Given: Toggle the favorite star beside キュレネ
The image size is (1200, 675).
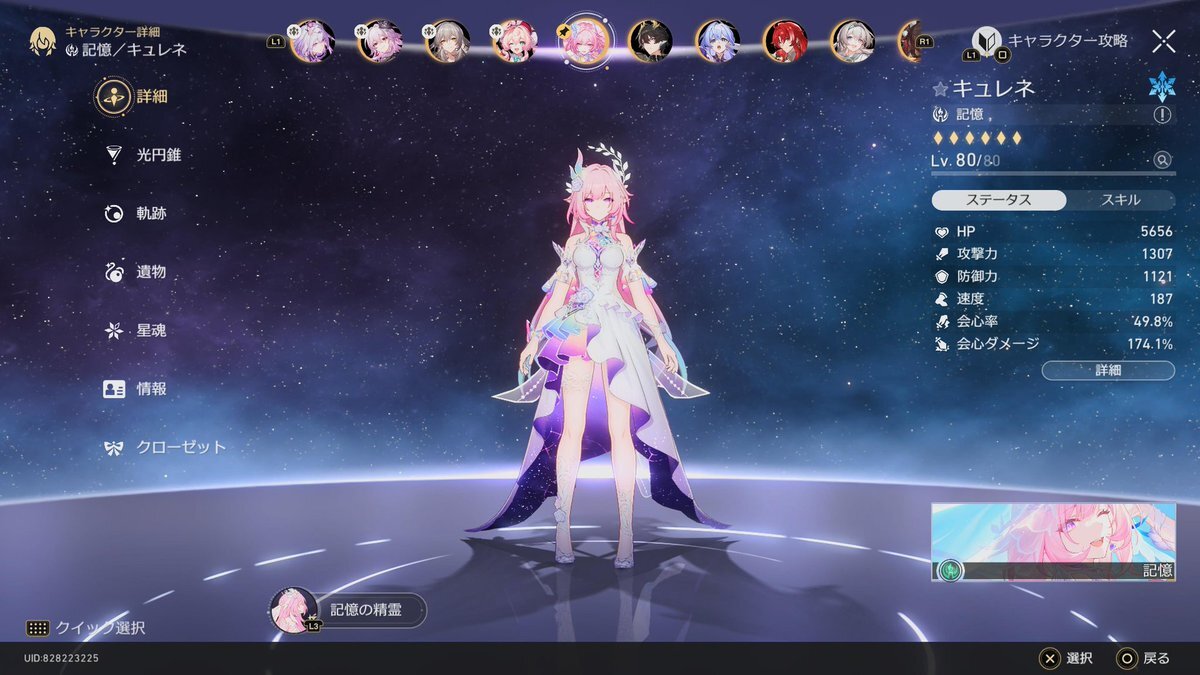Looking at the screenshot, I should click(x=940, y=89).
